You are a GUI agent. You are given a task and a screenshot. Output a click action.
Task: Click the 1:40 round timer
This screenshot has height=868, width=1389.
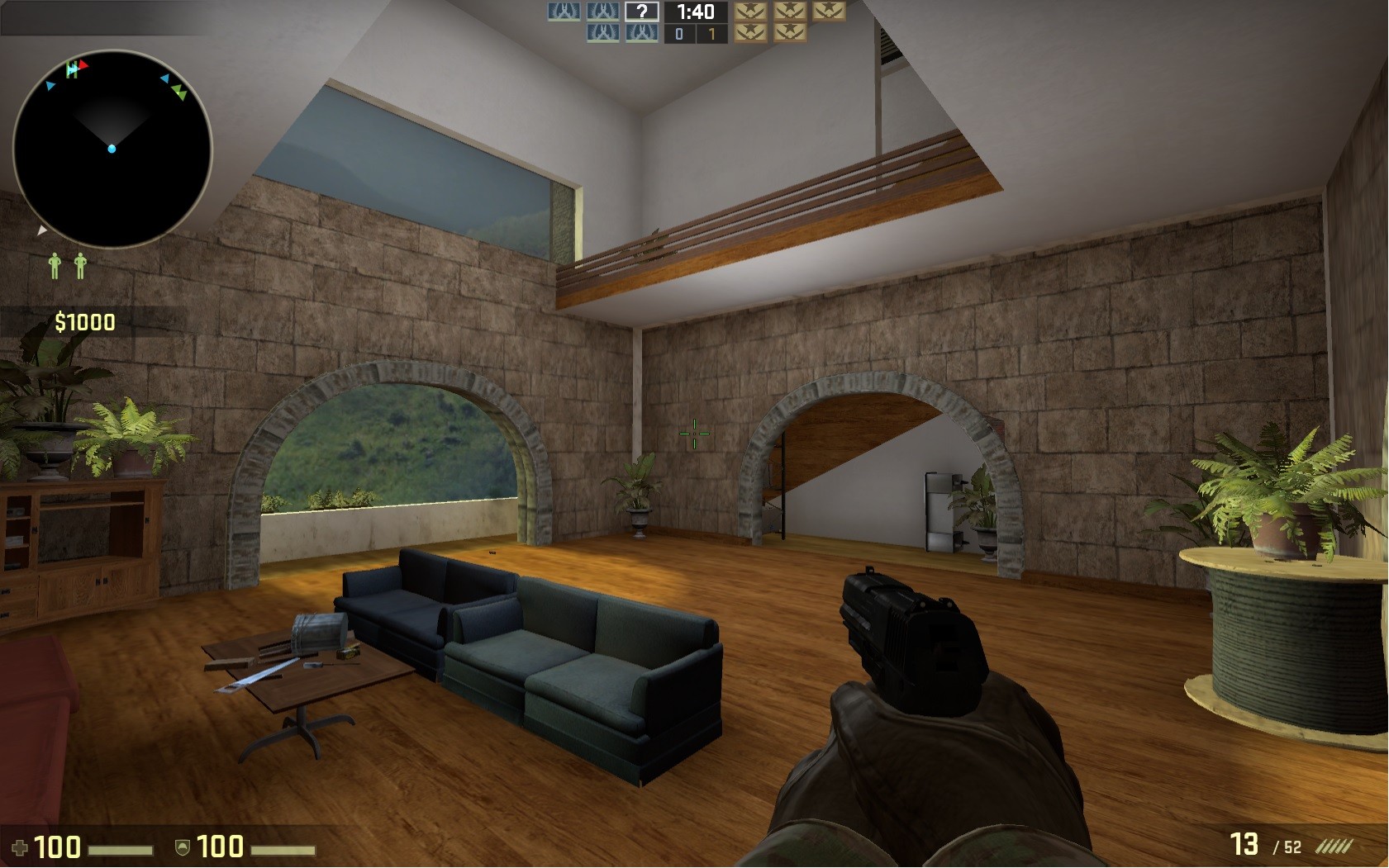pyautogui.click(x=696, y=12)
